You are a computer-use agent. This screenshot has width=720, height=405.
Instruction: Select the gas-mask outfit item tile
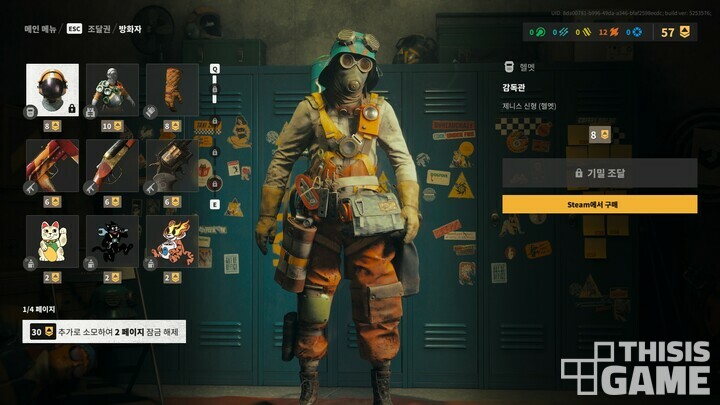click(112, 91)
